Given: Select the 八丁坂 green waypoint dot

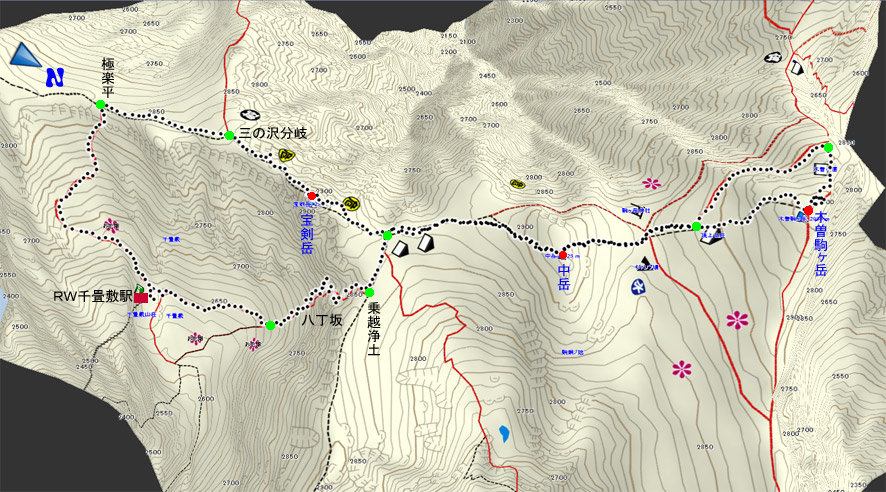Looking at the screenshot, I should point(270,325).
